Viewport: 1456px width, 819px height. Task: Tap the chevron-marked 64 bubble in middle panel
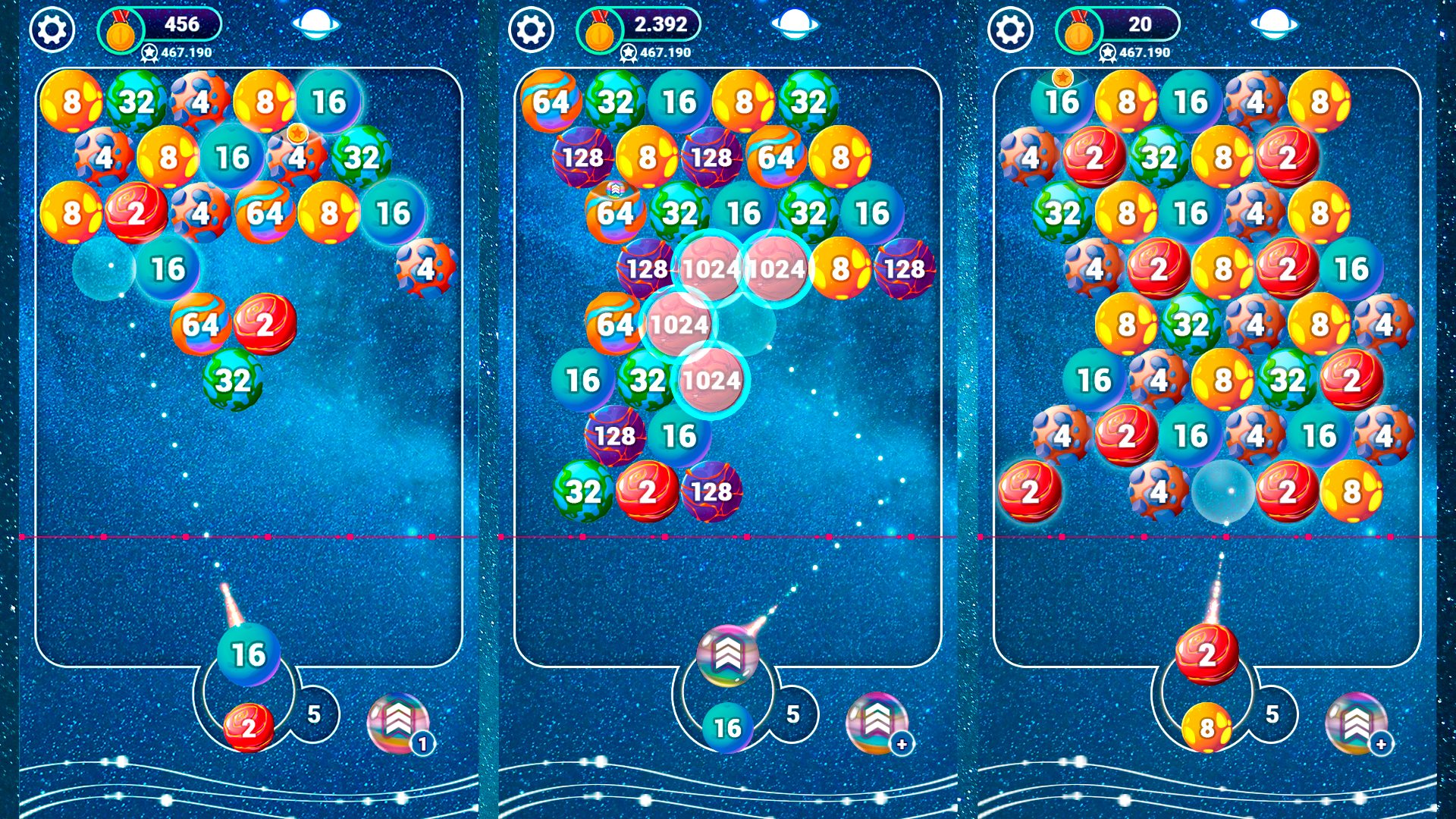pos(615,212)
